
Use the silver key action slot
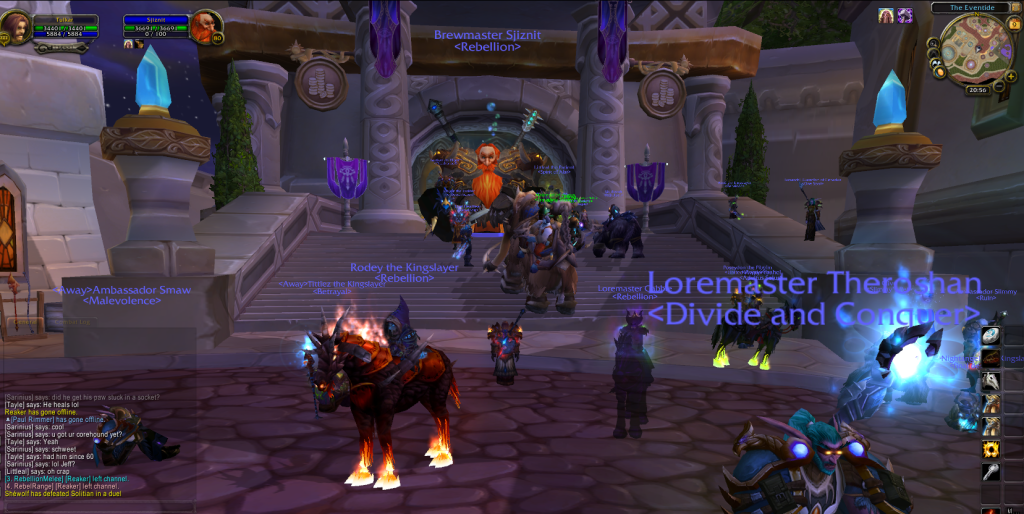(991, 472)
